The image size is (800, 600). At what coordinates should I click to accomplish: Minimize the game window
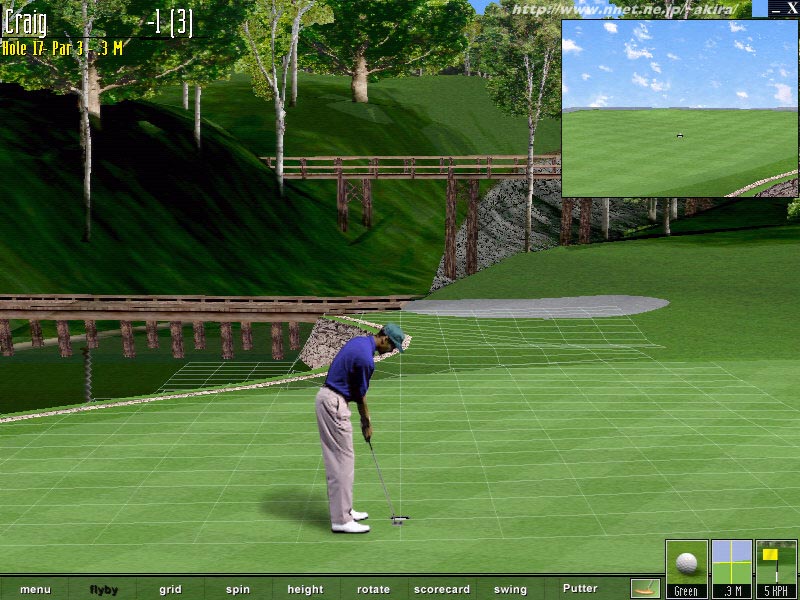pos(776,8)
